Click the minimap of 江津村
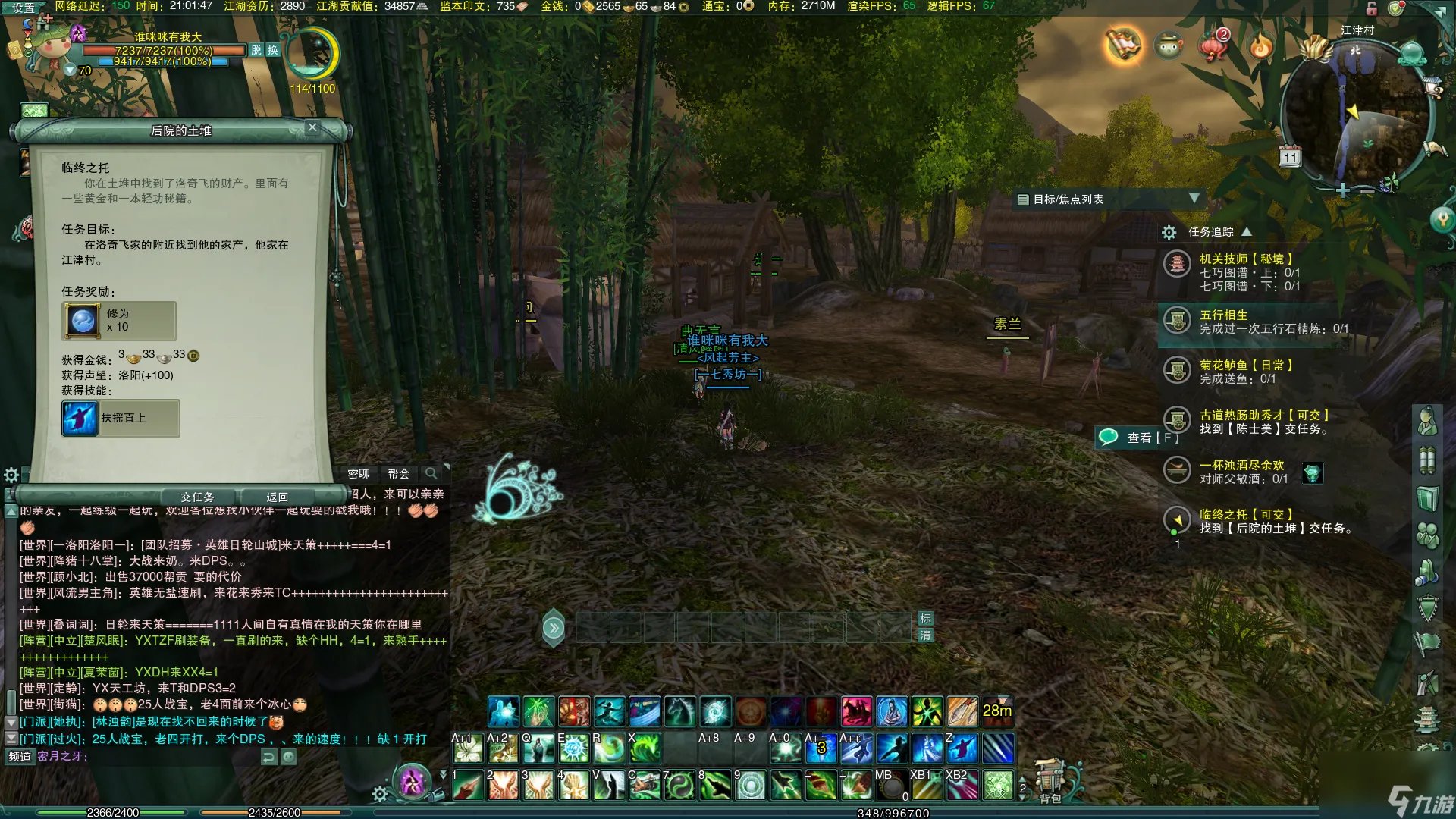The height and width of the screenshot is (819, 1456). [x=1356, y=114]
